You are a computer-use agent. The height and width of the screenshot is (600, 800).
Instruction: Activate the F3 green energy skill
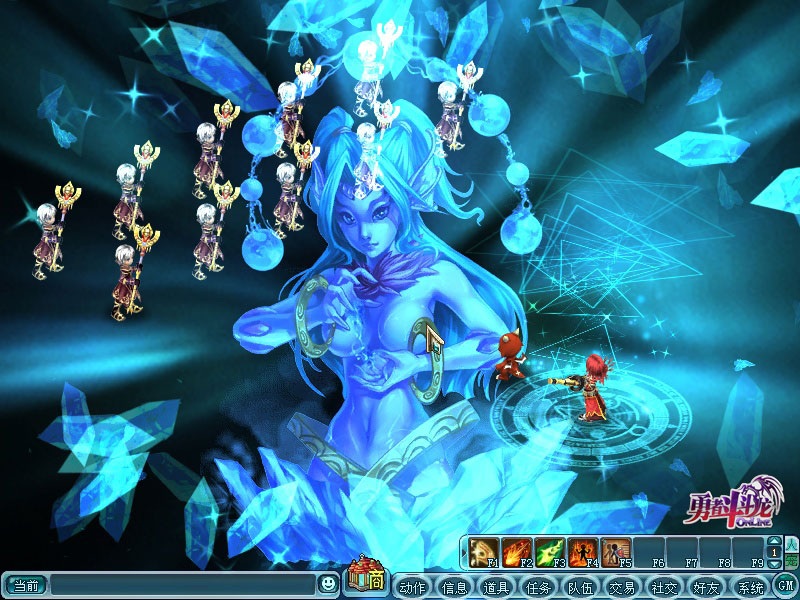pos(550,551)
